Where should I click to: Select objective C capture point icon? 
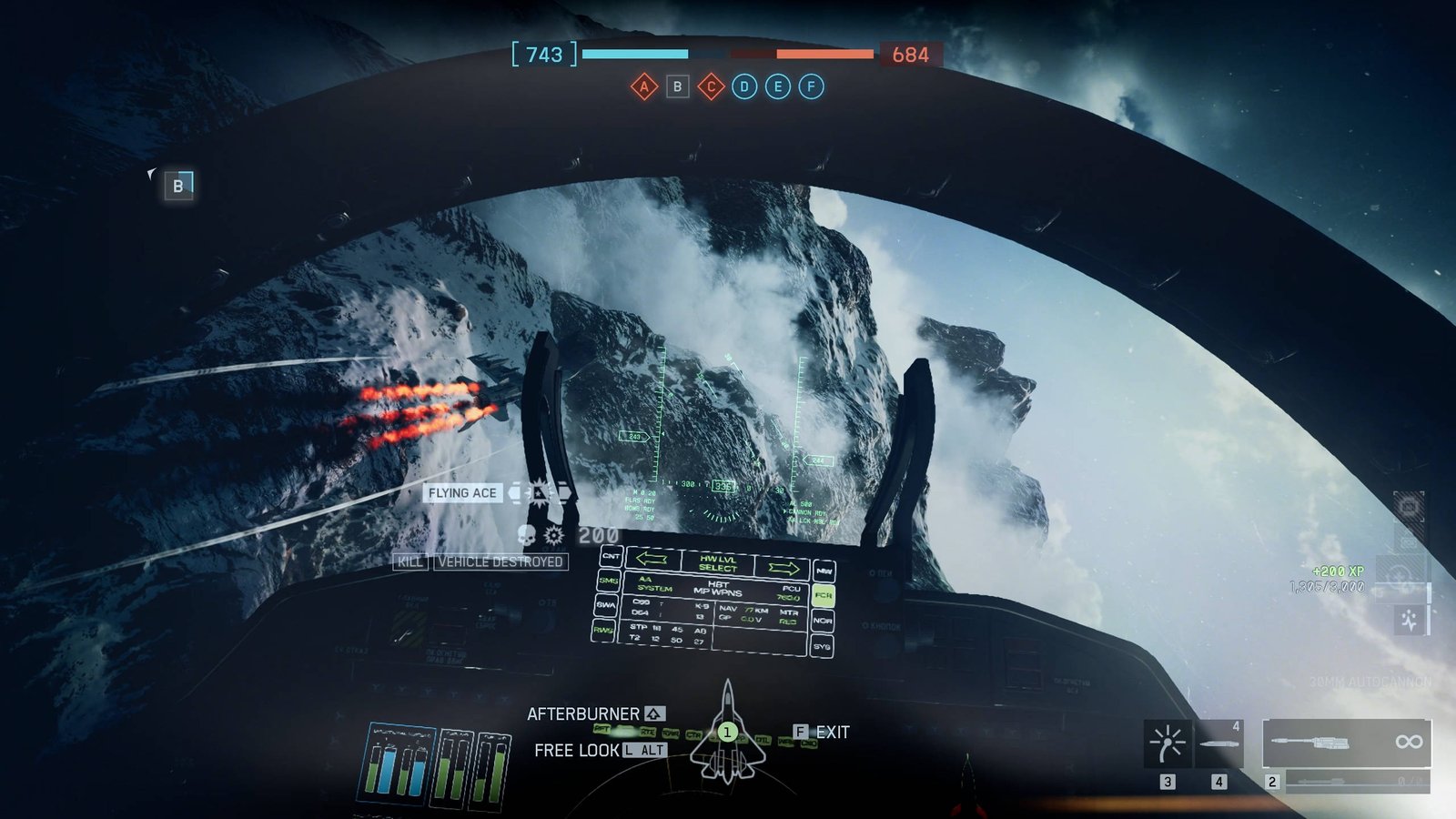point(711,87)
